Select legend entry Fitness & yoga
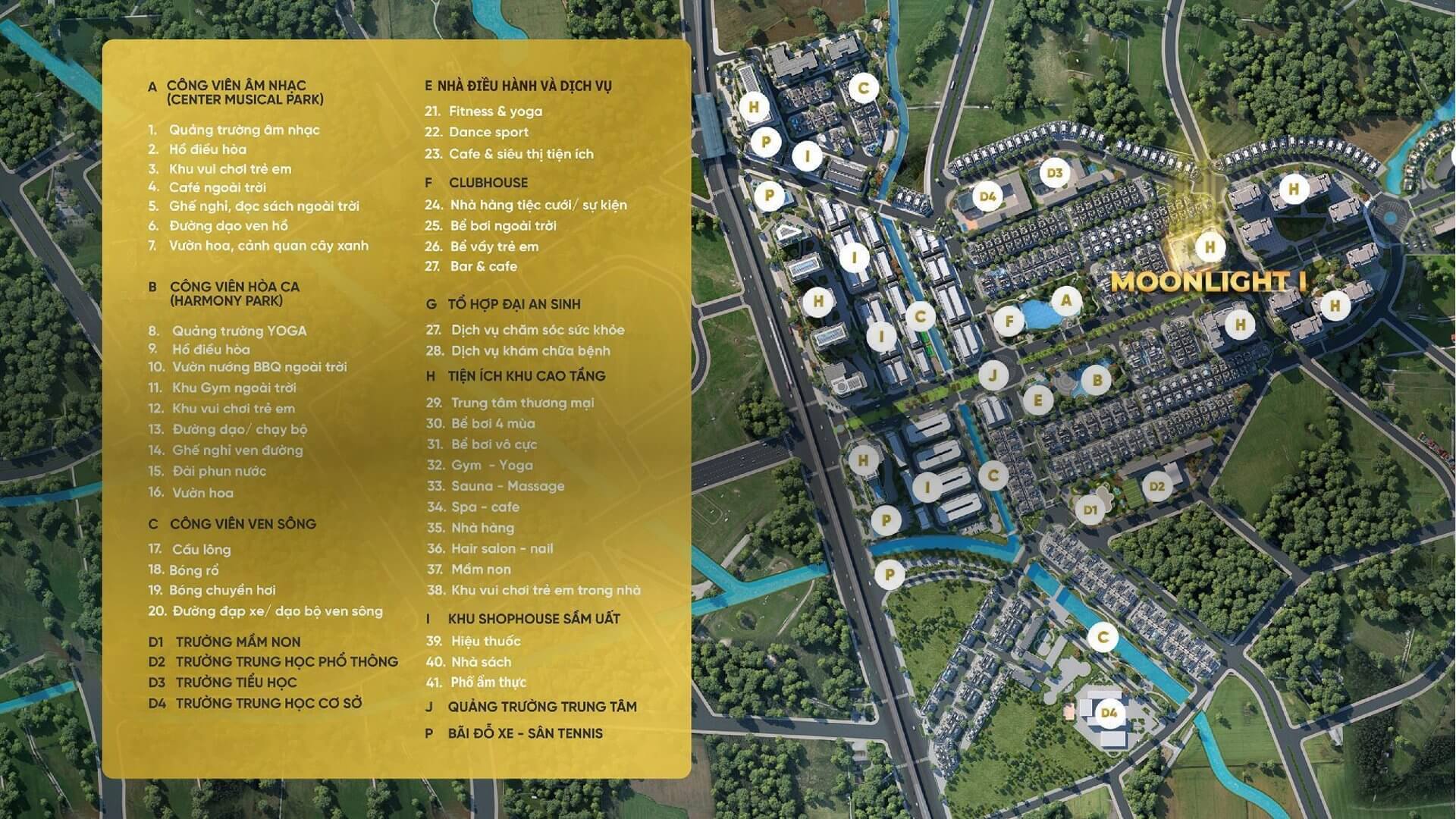The height and width of the screenshot is (819, 1456). pos(495,111)
